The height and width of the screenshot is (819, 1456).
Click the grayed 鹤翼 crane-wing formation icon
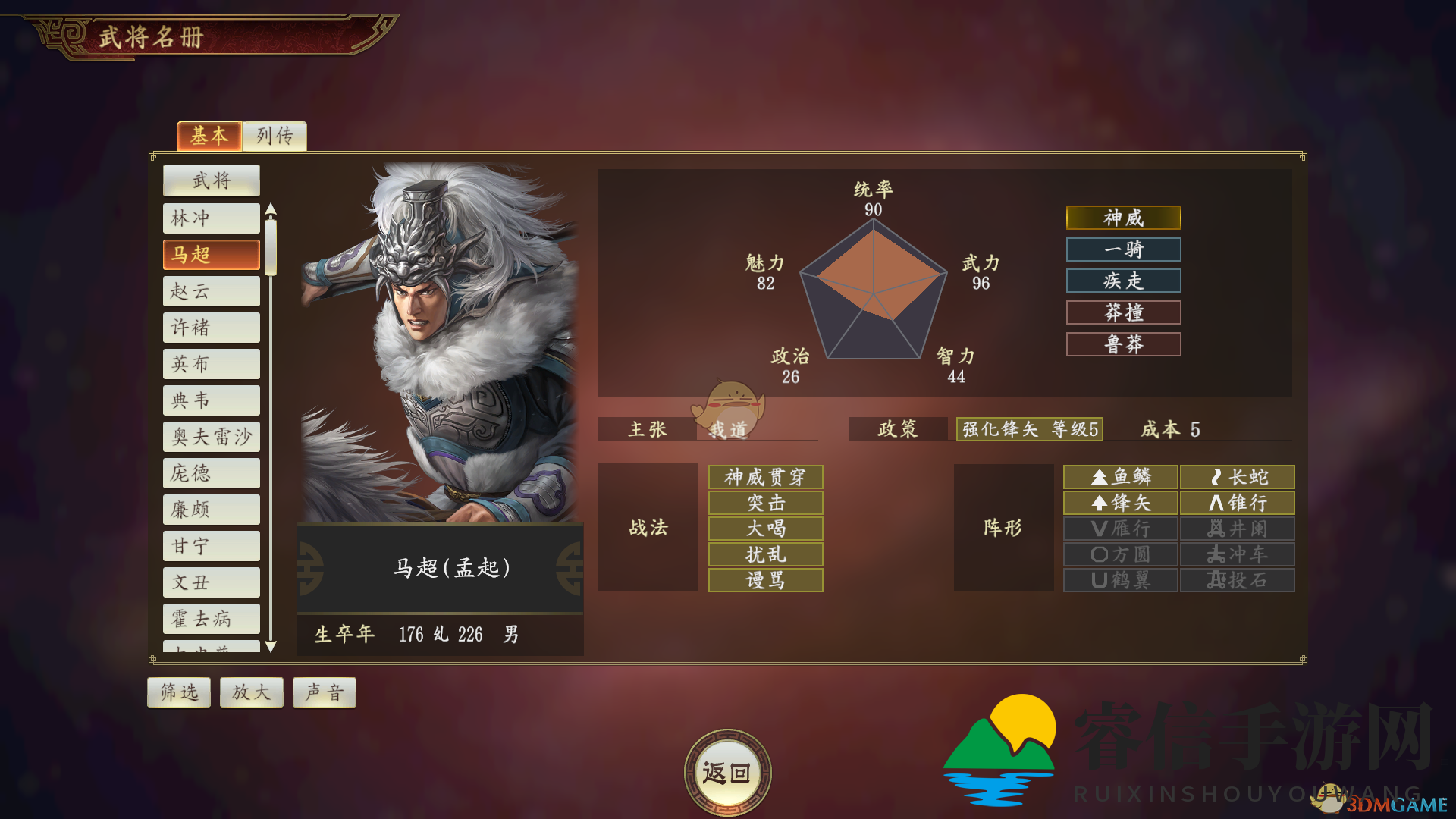coord(1120,580)
